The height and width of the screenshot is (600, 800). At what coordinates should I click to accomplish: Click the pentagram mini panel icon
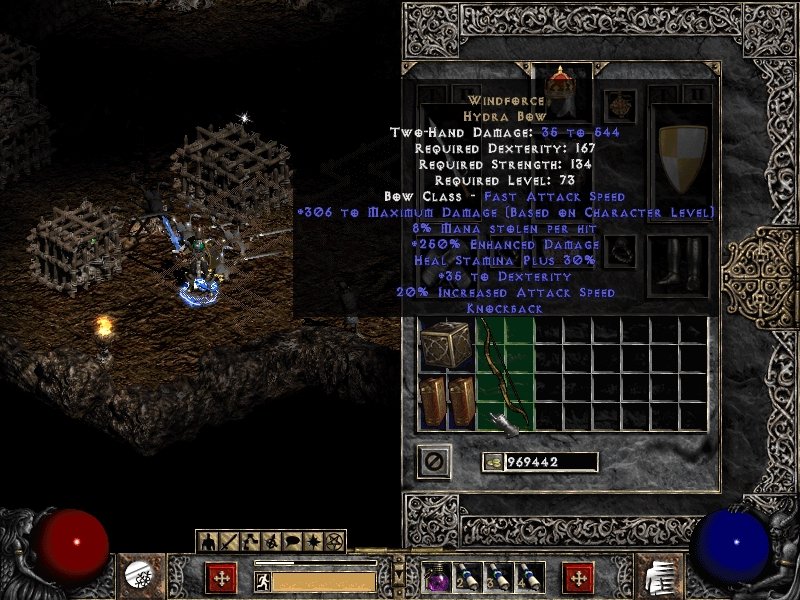[x=335, y=542]
